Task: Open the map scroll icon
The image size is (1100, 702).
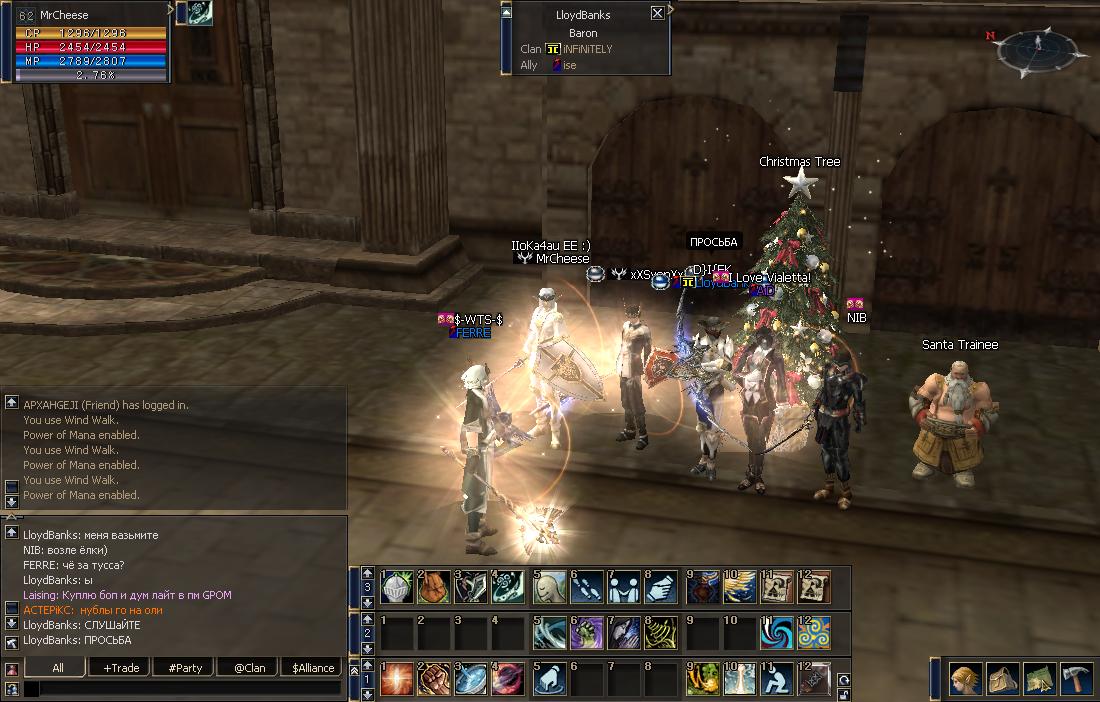Action: pyautogui.click(x=1038, y=679)
